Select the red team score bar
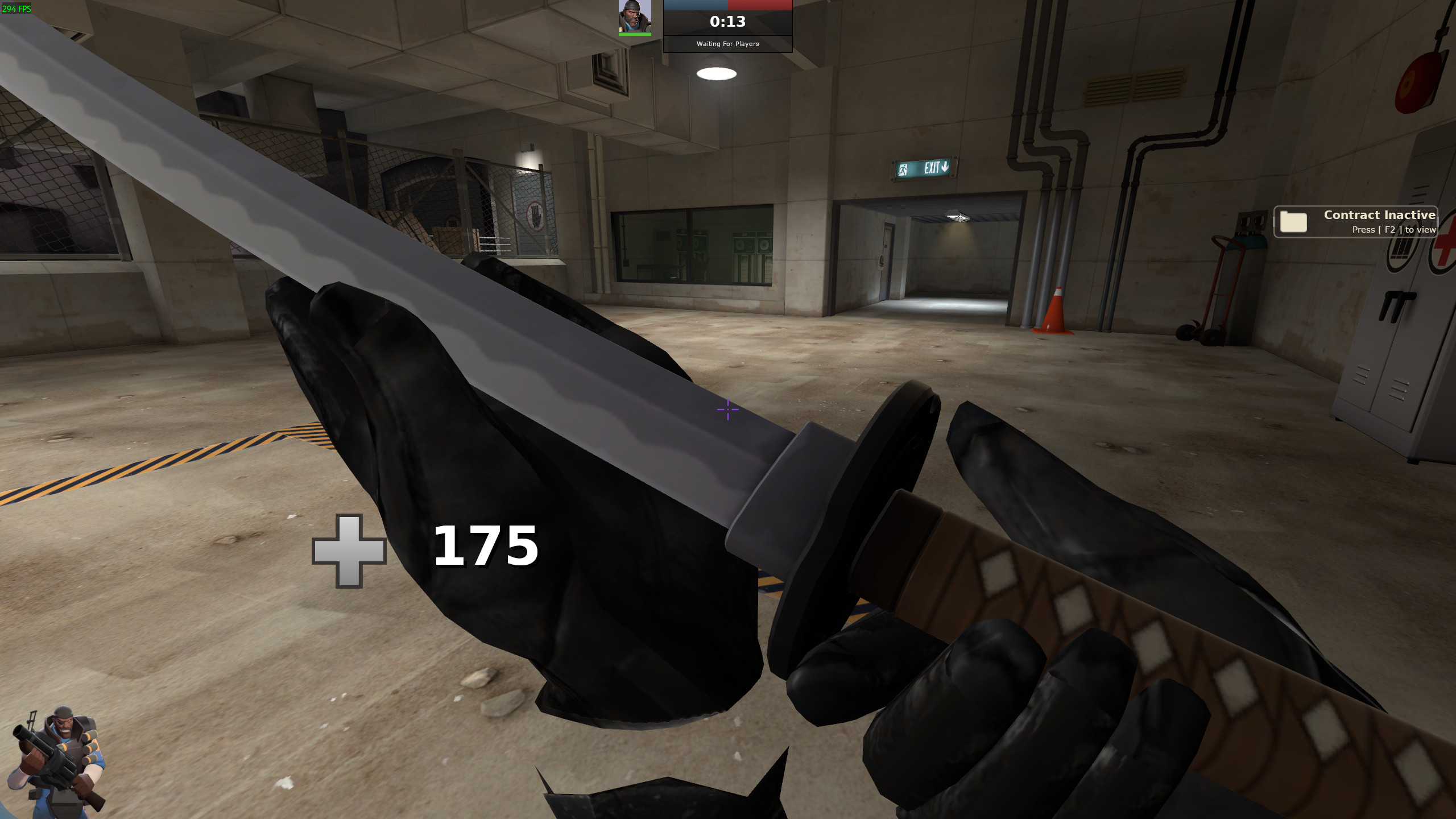Image resolution: width=1456 pixels, height=819 pixels. click(x=762, y=5)
